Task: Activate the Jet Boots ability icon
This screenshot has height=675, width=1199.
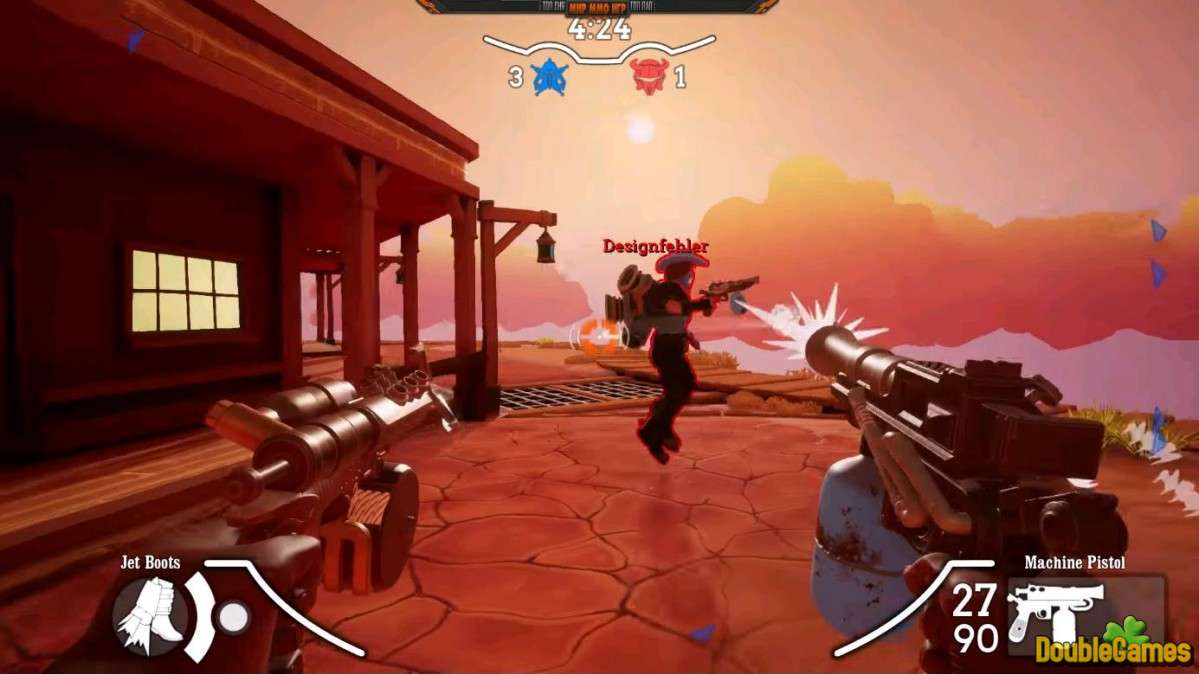Action: [149, 612]
